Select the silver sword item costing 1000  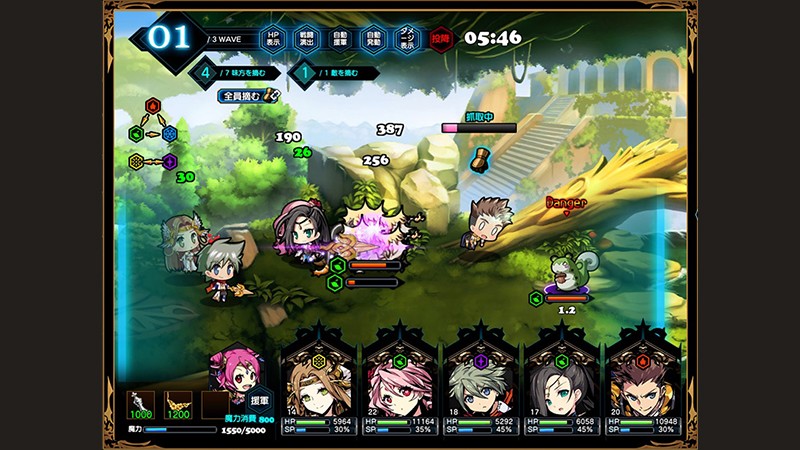(x=140, y=404)
